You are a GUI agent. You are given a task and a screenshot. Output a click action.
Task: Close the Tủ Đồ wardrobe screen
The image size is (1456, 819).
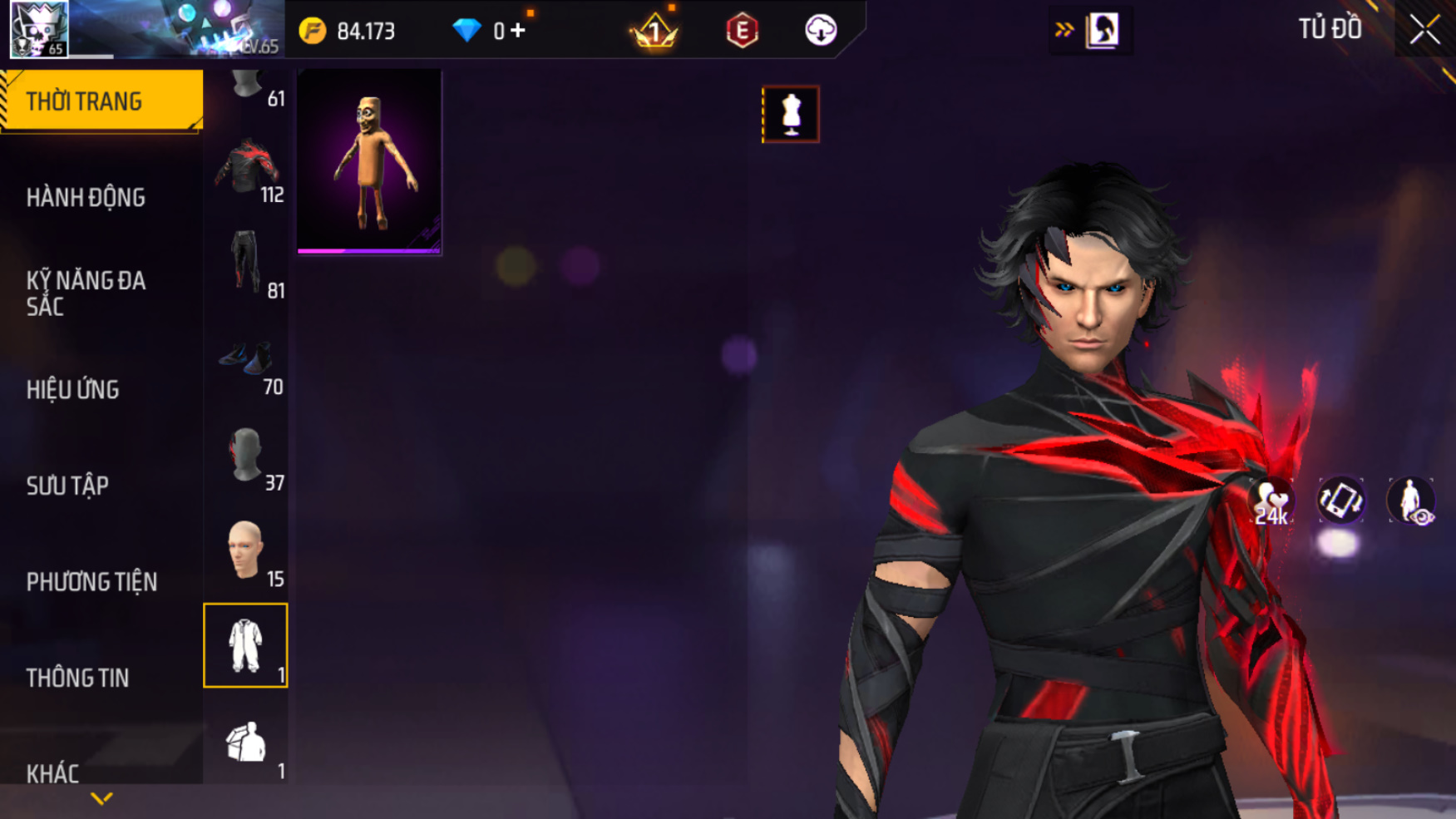coord(1424,30)
